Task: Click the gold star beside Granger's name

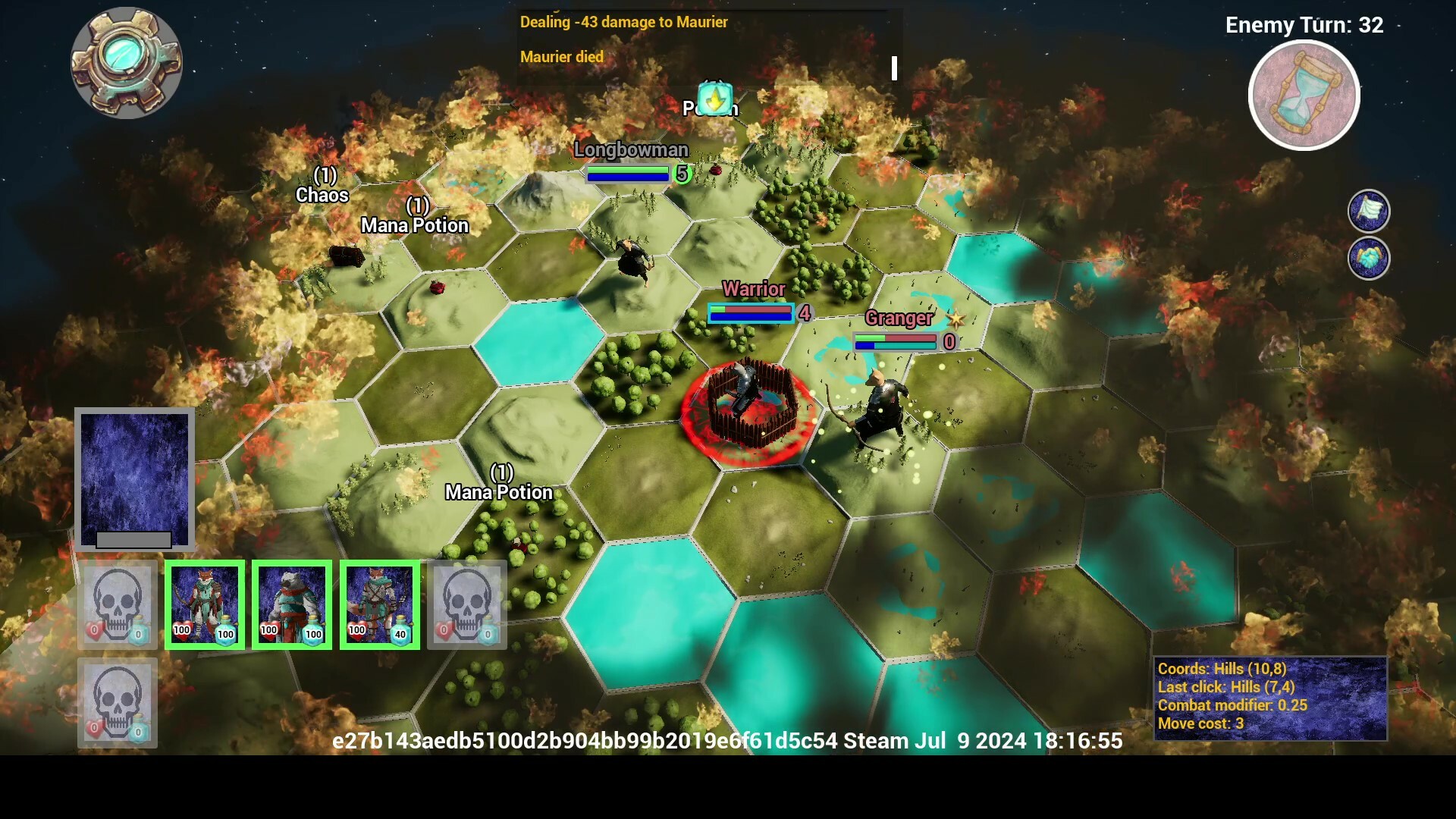Action: (956, 319)
